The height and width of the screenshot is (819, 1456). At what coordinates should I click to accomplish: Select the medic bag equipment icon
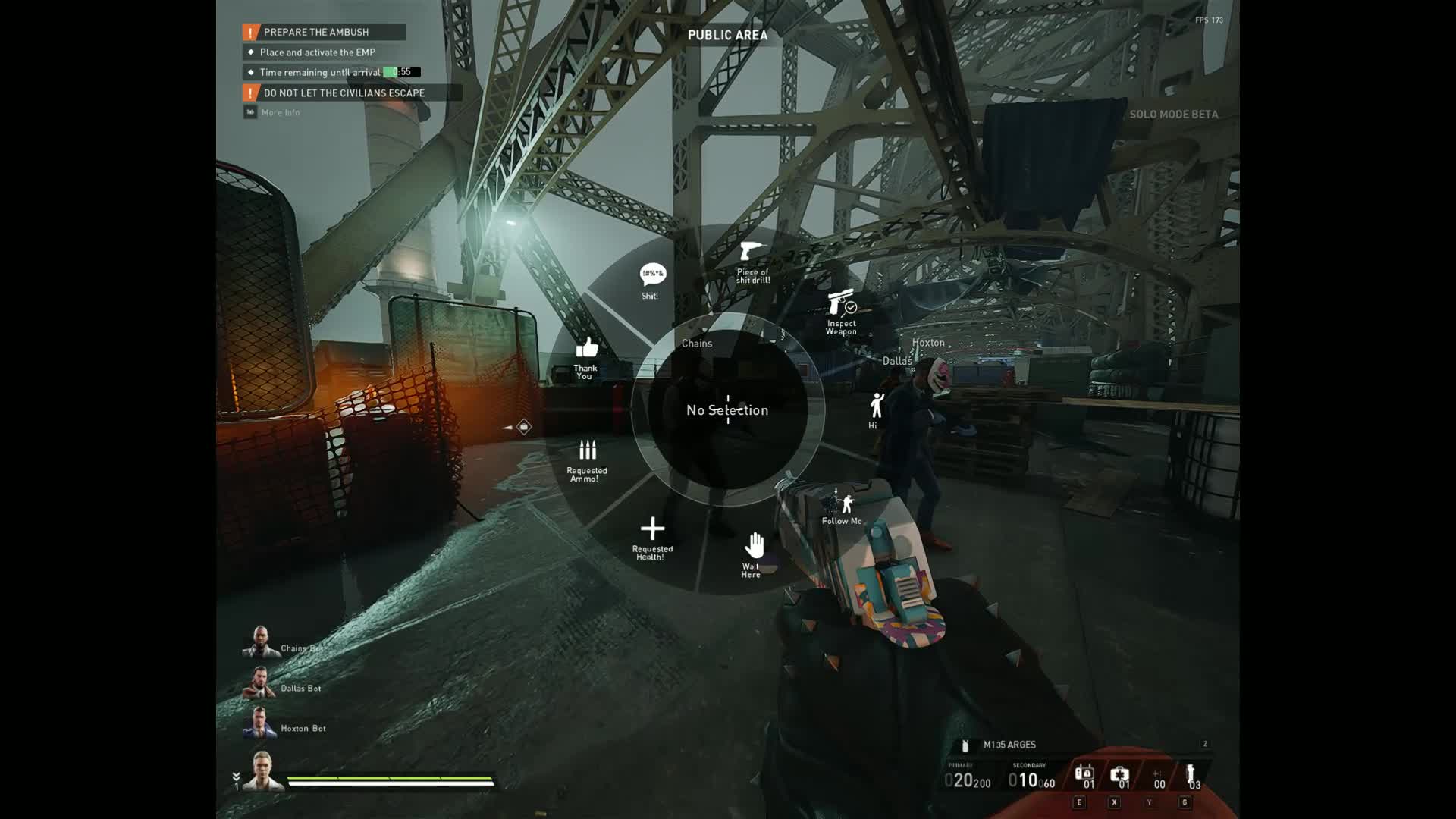1119,776
